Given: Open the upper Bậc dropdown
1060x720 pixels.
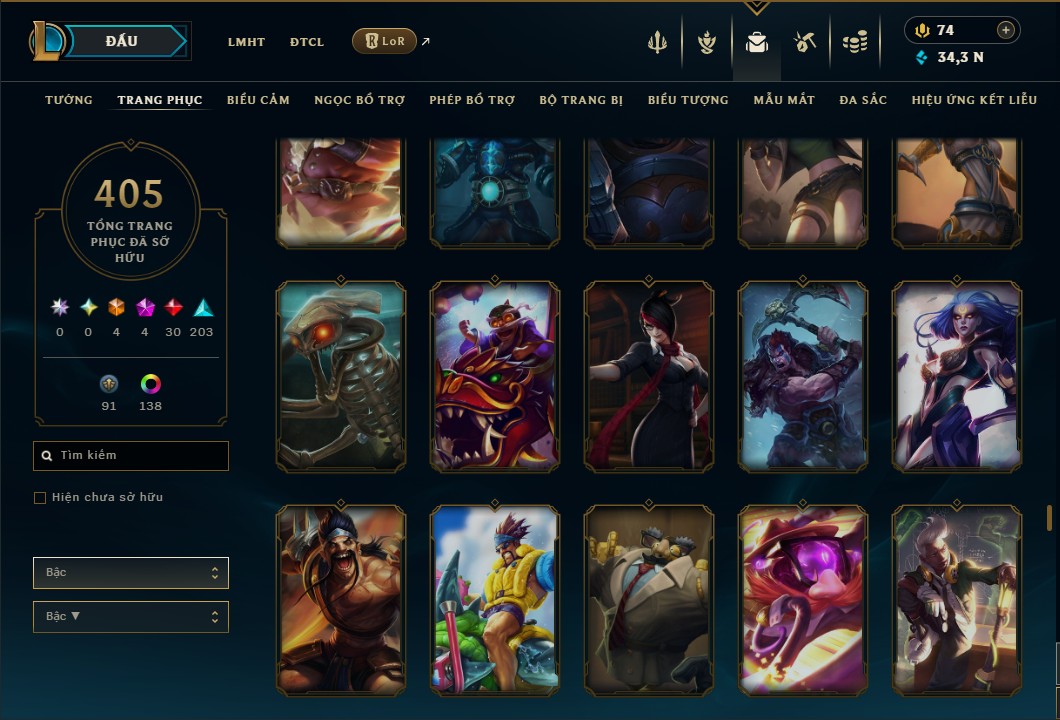Looking at the screenshot, I should click(x=131, y=573).
